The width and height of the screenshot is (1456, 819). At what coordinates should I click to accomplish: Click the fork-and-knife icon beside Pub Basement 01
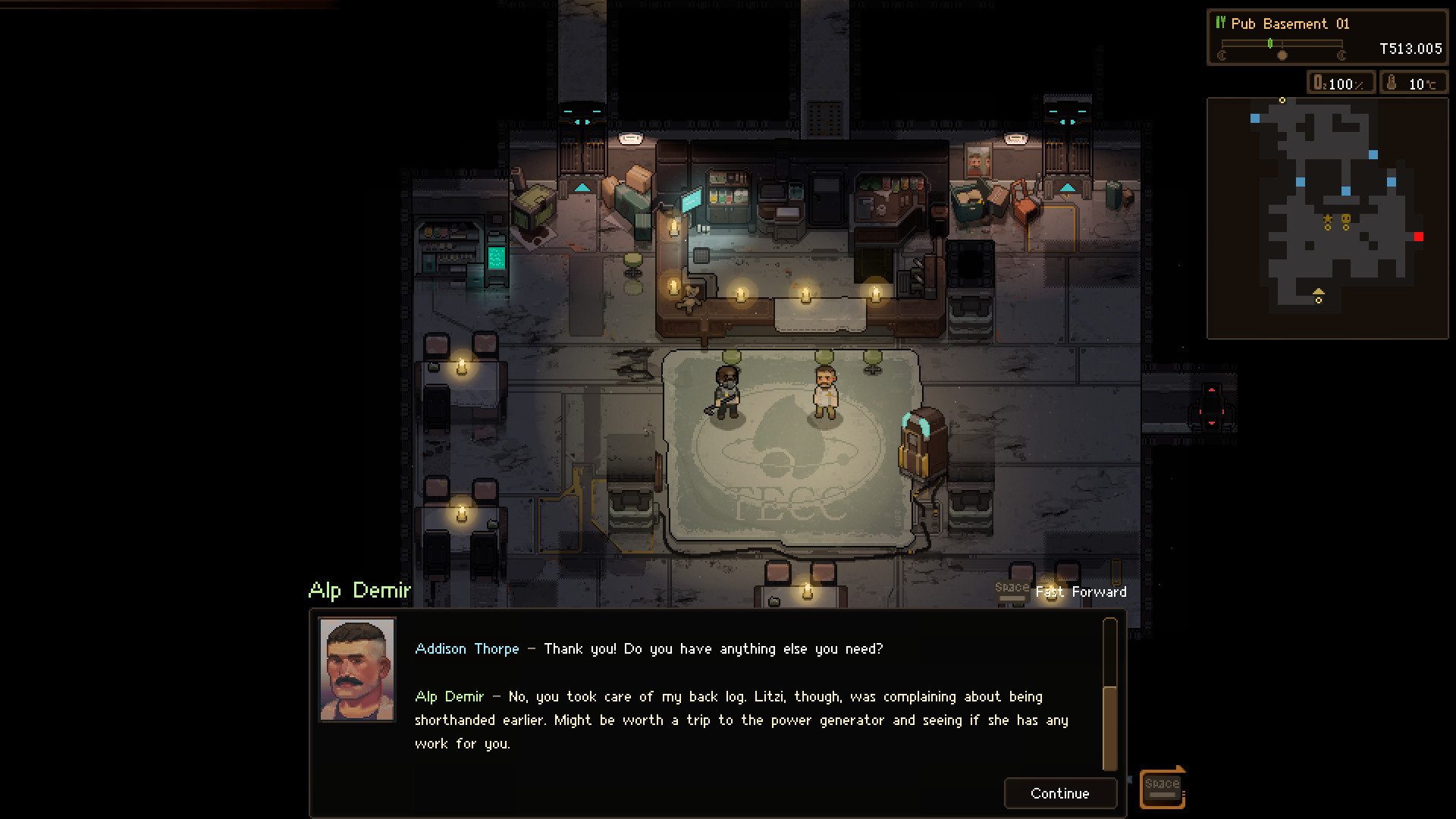(x=1221, y=24)
